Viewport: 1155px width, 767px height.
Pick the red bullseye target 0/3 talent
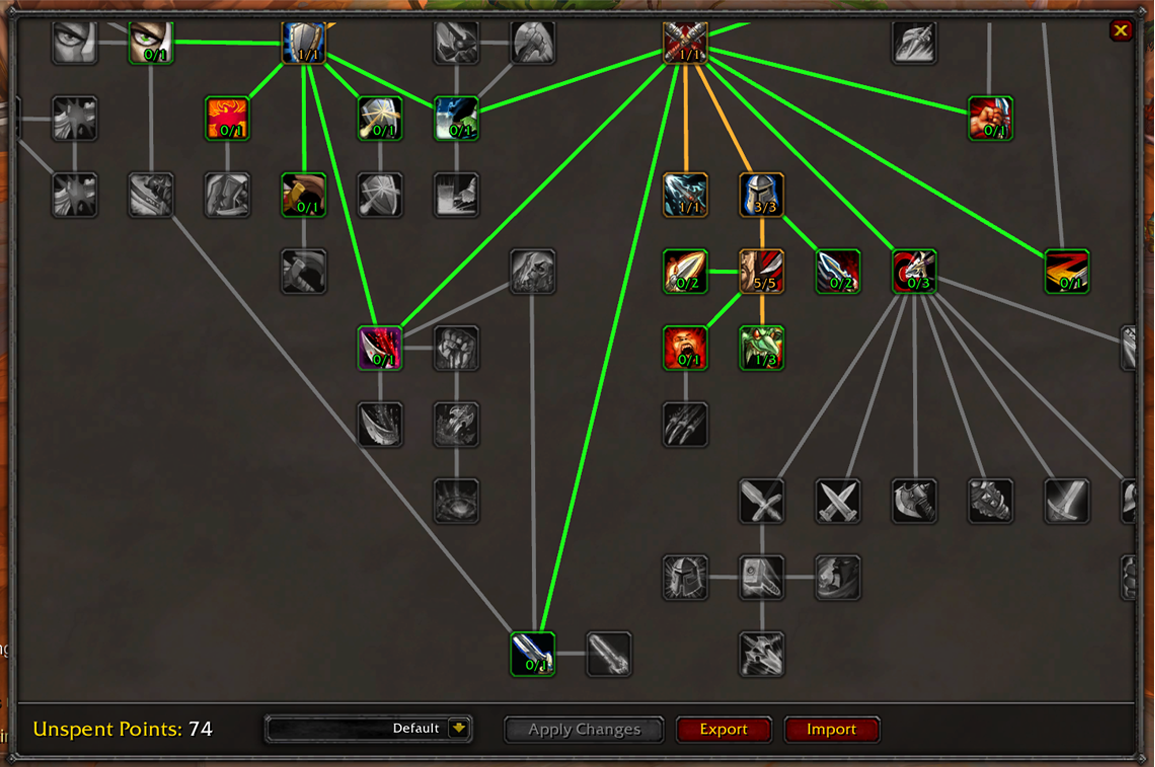[x=914, y=272]
